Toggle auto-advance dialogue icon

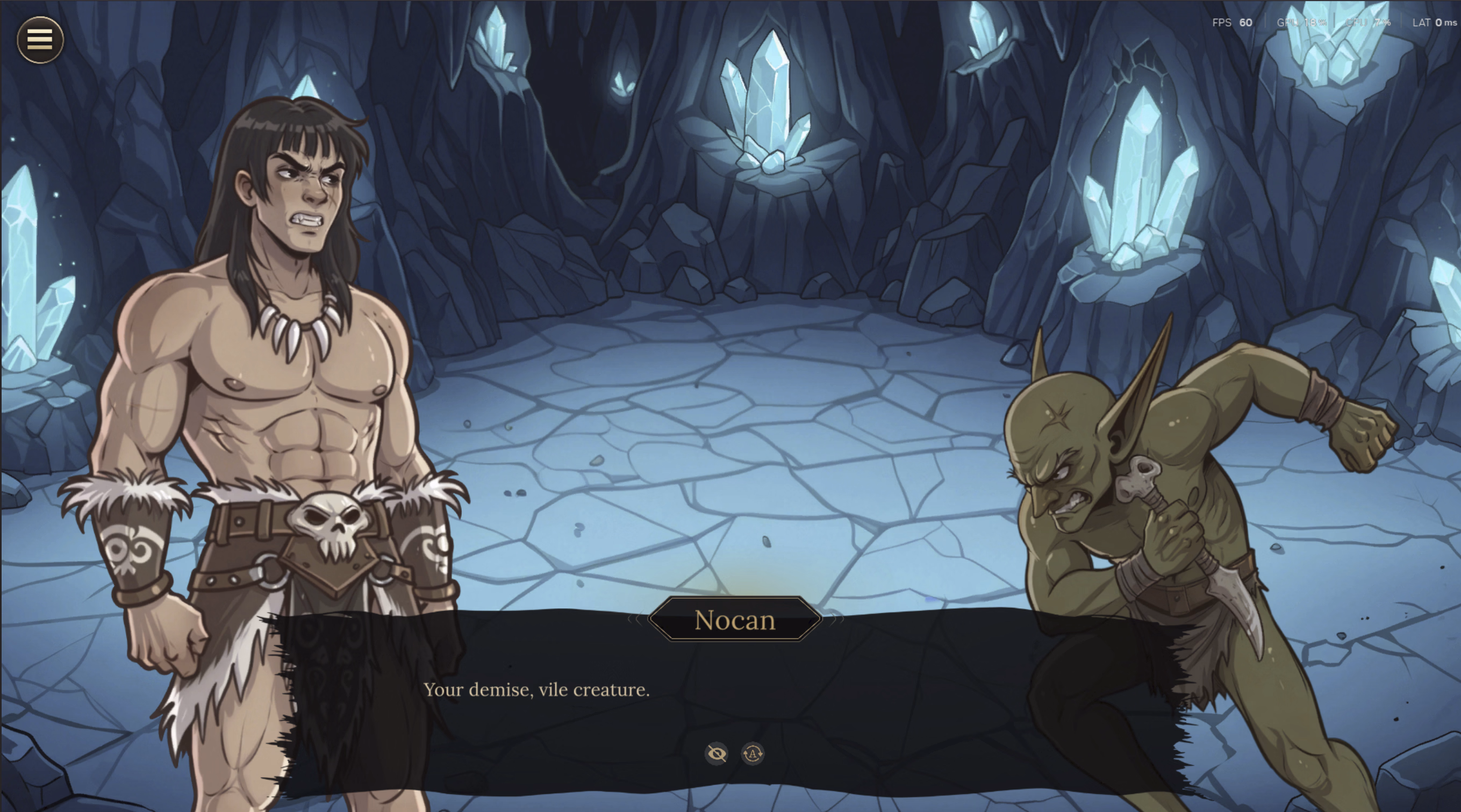click(x=753, y=753)
